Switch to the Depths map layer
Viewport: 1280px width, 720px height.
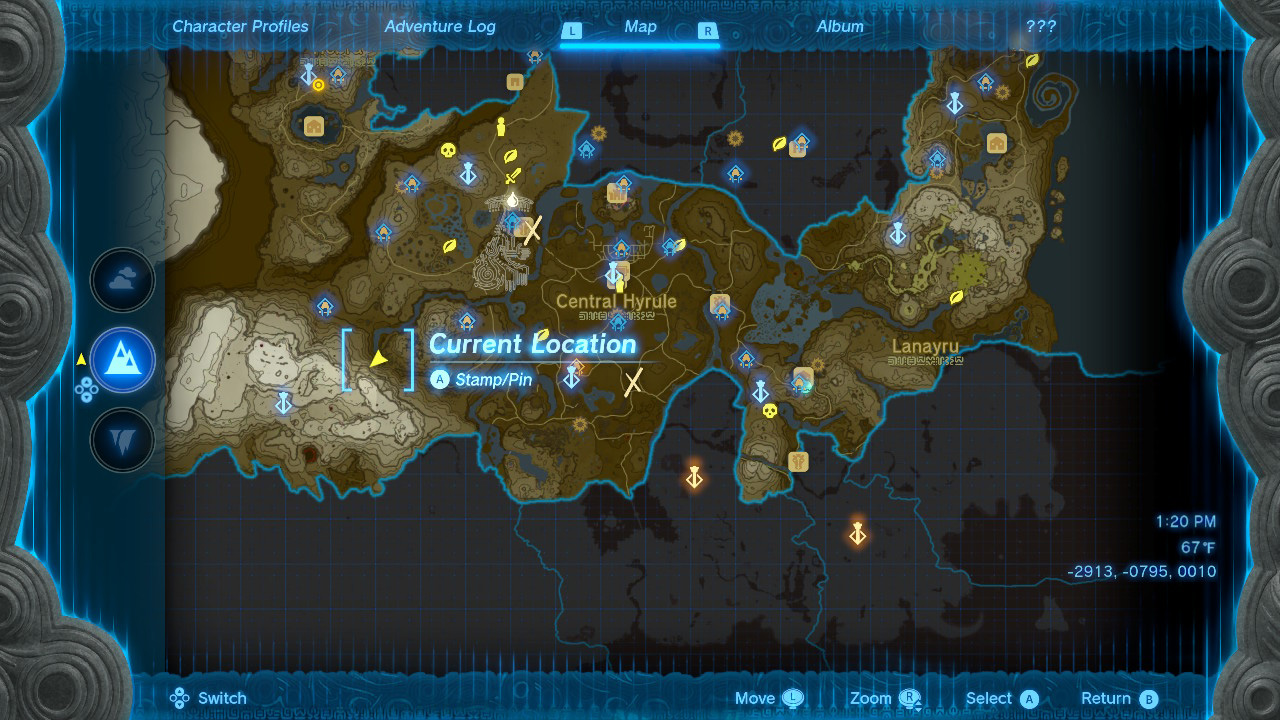[x=122, y=440]
